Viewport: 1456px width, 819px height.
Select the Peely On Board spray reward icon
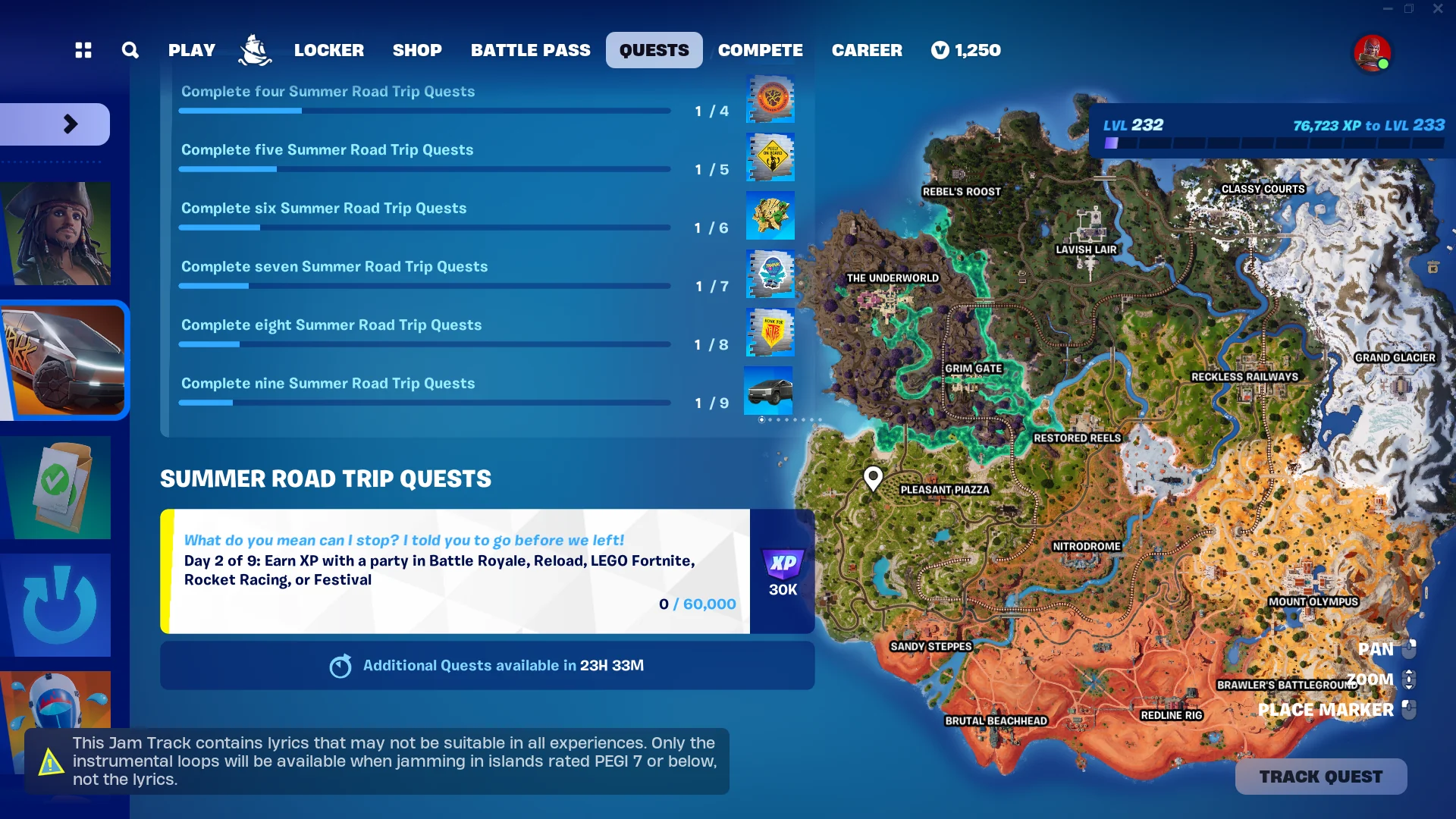(770, 157)
